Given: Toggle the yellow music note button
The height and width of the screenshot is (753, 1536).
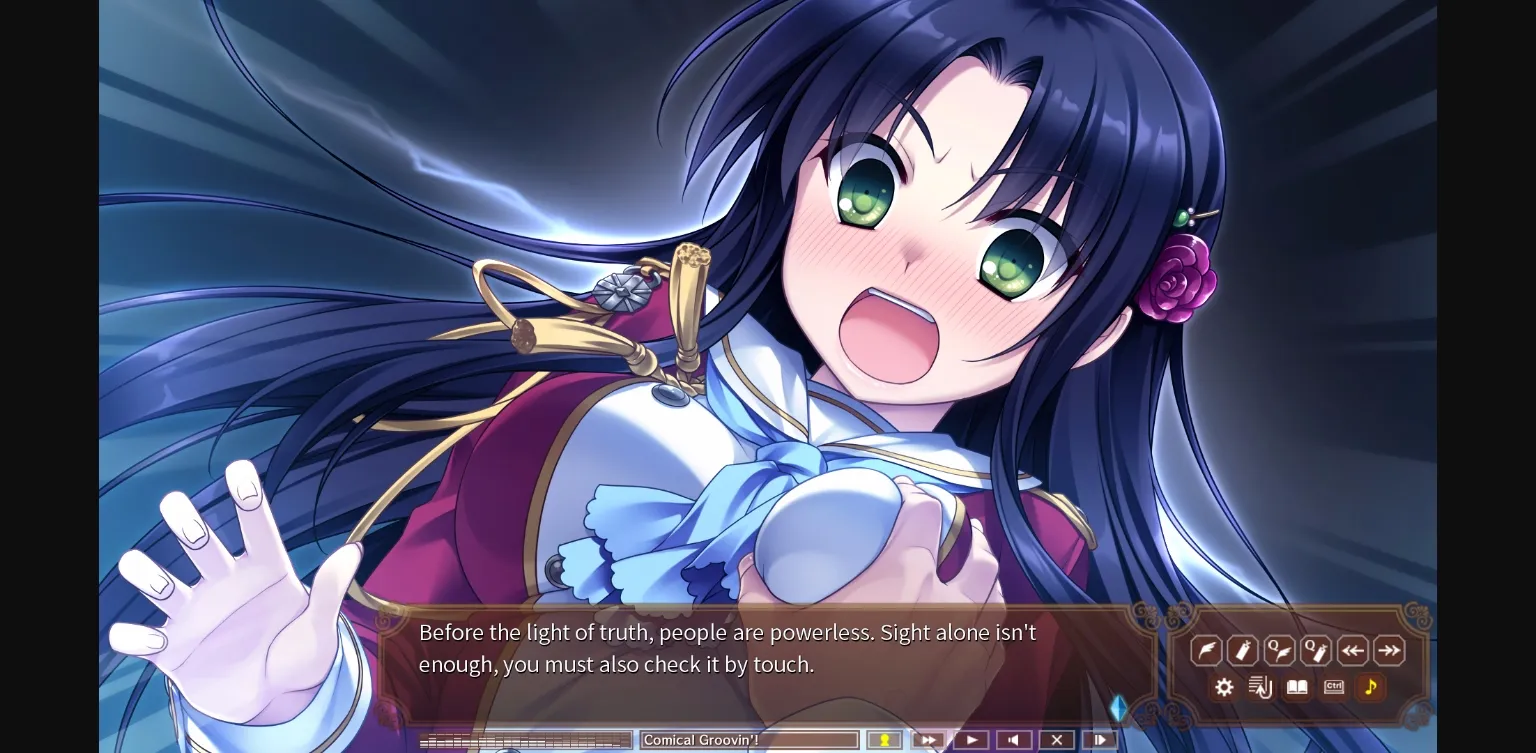Looking at the screenshot, I should [1370, 687].
